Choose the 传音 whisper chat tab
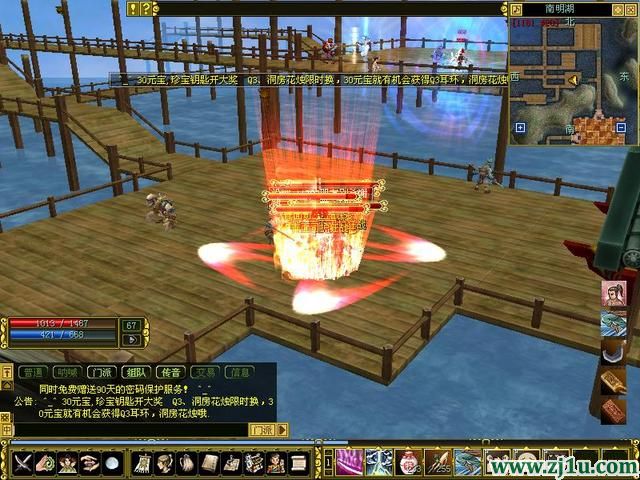Screen dimensions: 640x480 (170, 372)
